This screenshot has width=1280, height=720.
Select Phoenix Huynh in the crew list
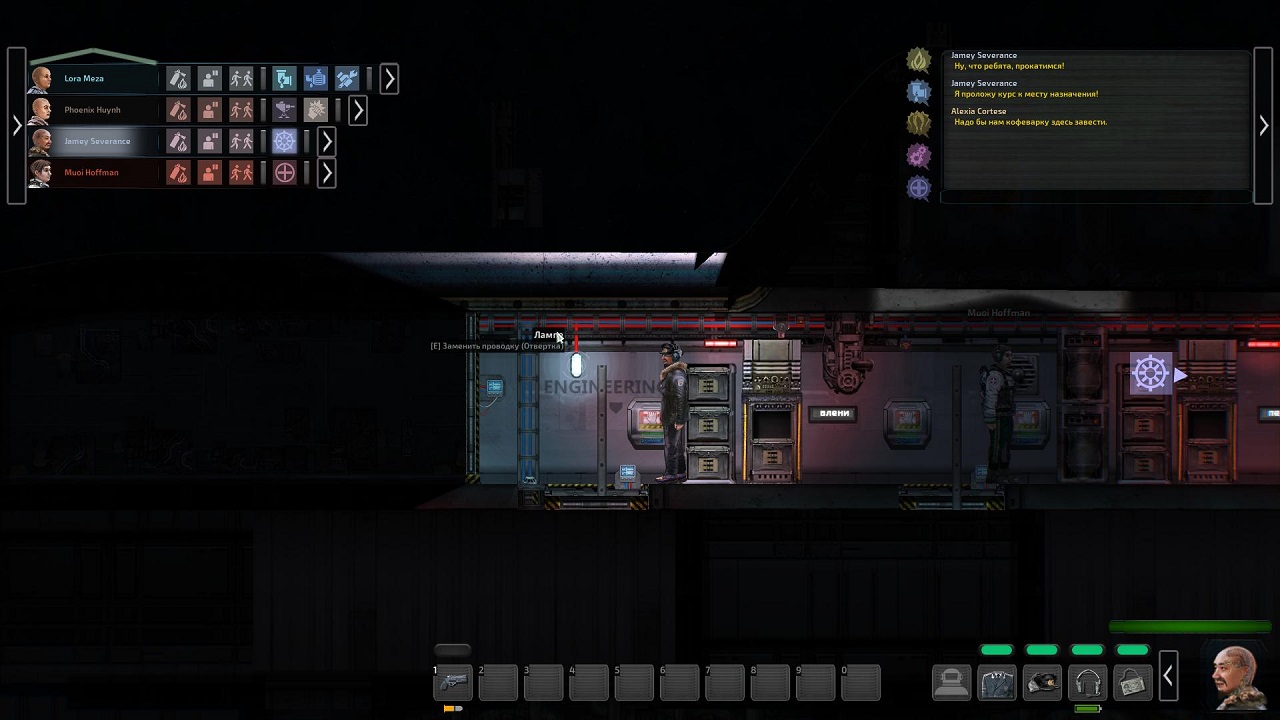(x=92, y=110)
